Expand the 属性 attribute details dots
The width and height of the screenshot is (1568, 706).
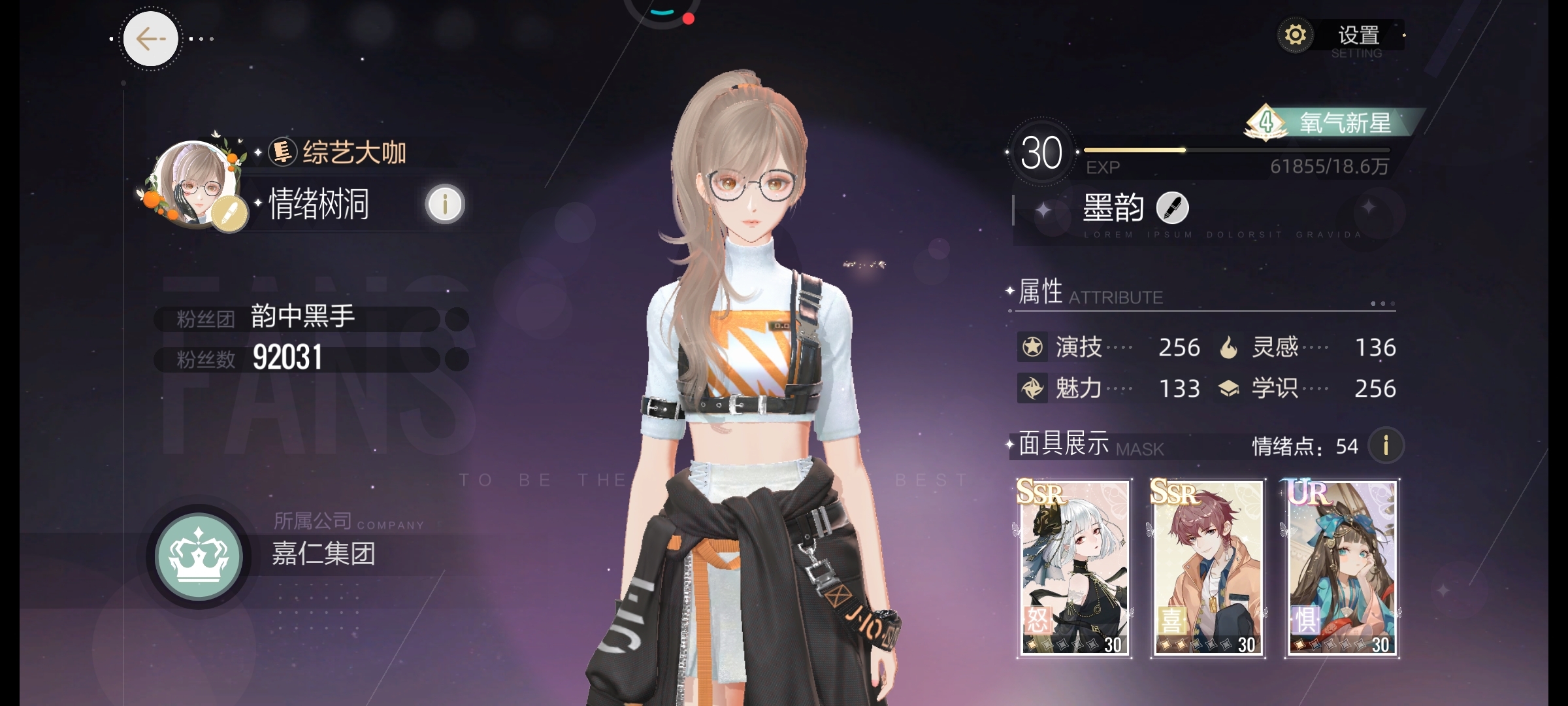coord(1382,304)
